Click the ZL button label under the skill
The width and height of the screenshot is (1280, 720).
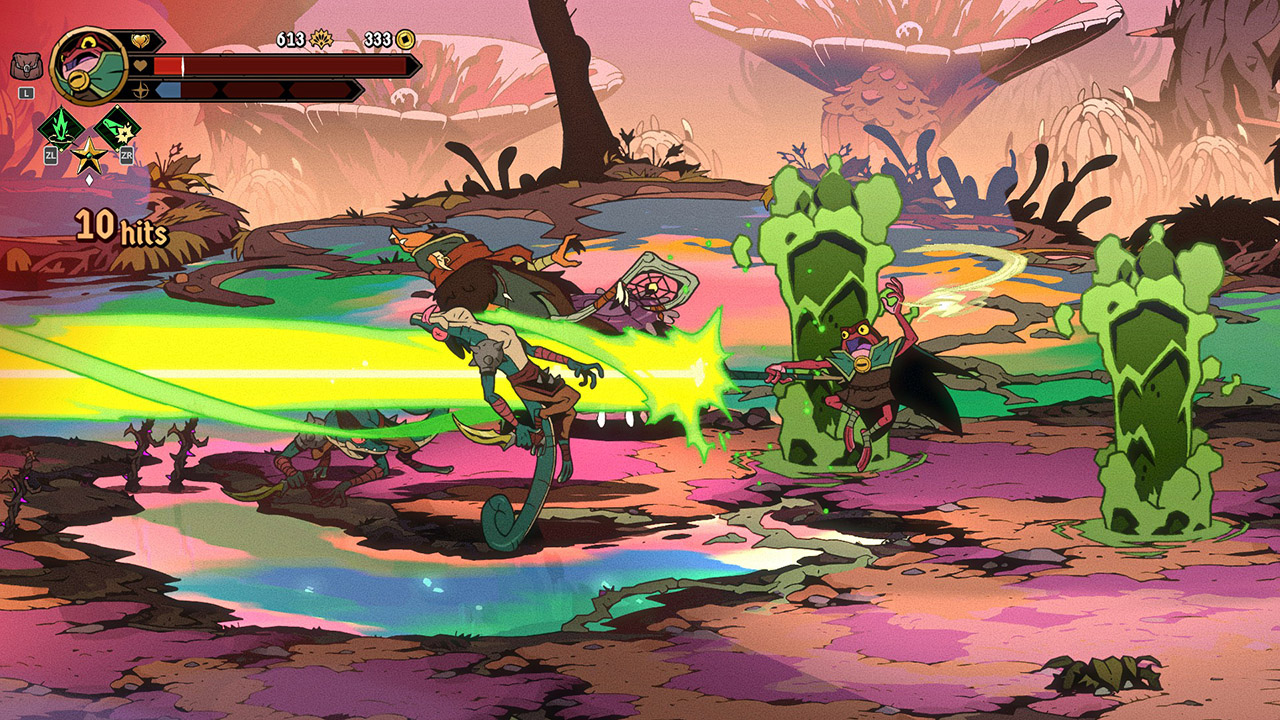point(50,155)
